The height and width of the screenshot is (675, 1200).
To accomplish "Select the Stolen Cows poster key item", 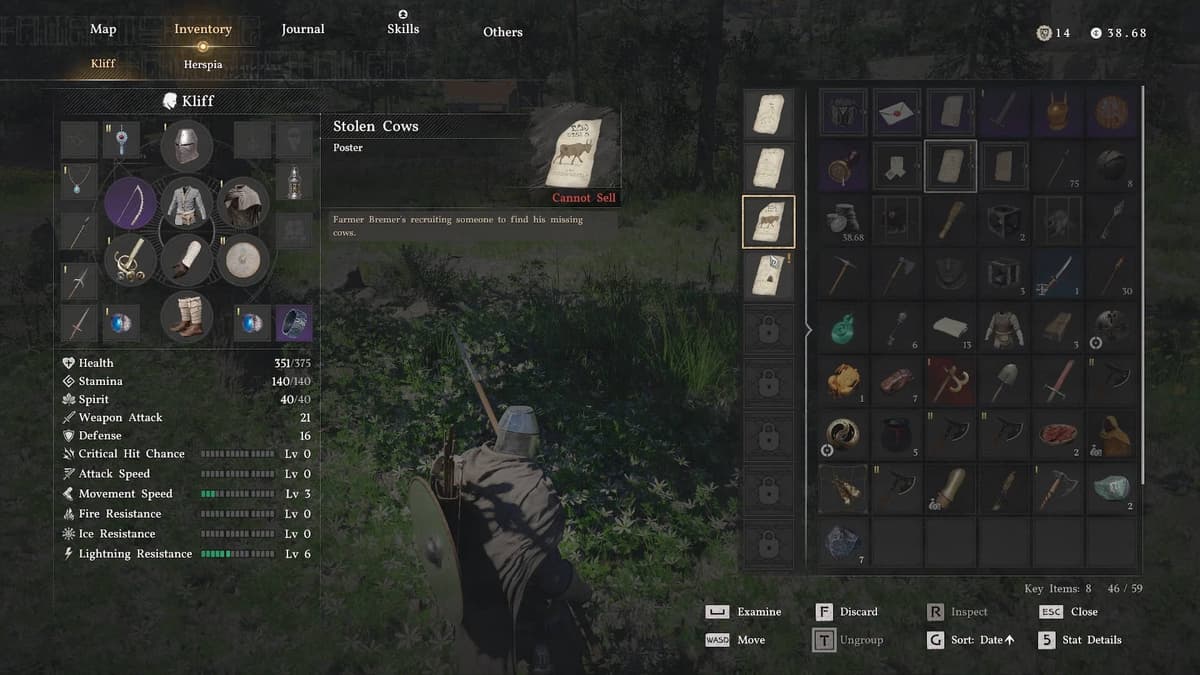I will [x=768, y=221].
